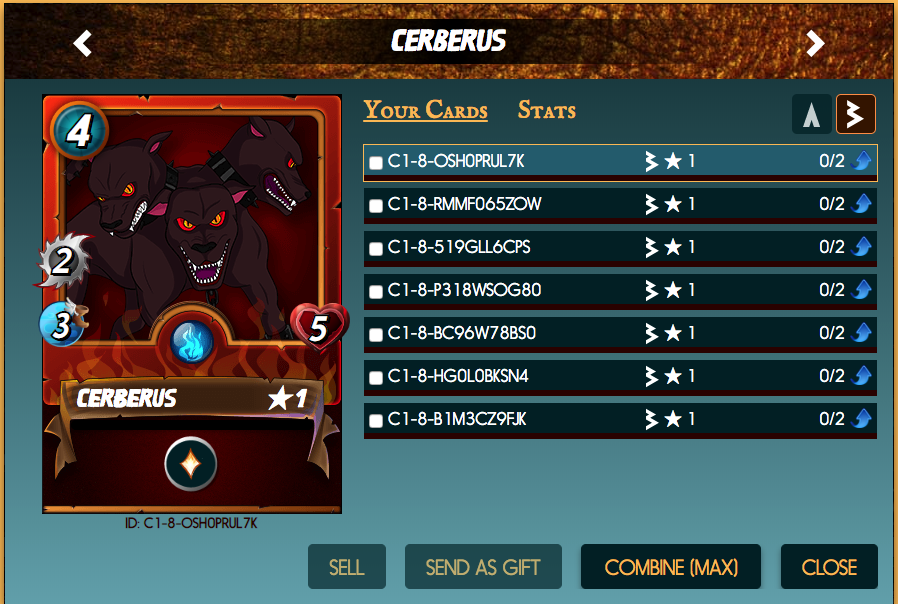
Task: Tick the C1-8-BC96W78BS0 checkbox
Action: pos(376,335)
